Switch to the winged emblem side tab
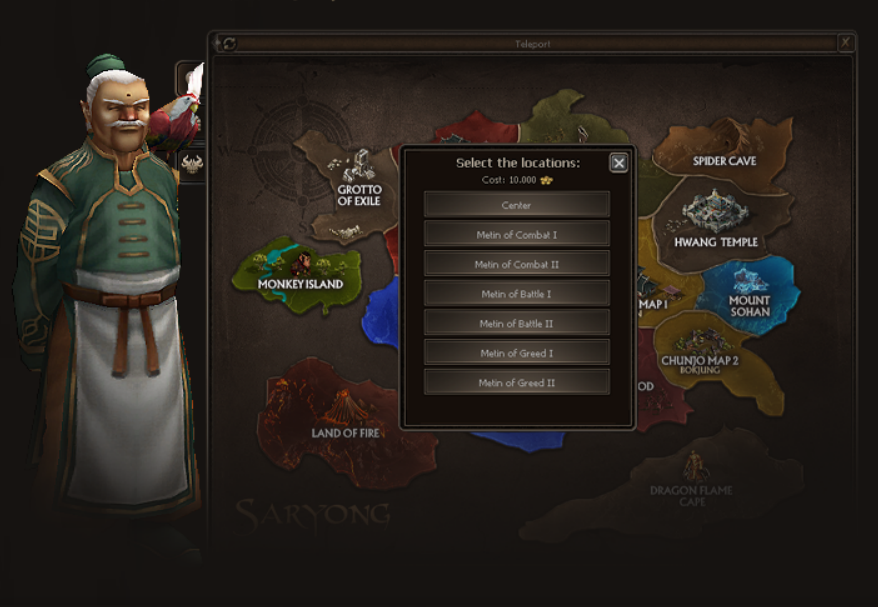 (x=191, y=163)
